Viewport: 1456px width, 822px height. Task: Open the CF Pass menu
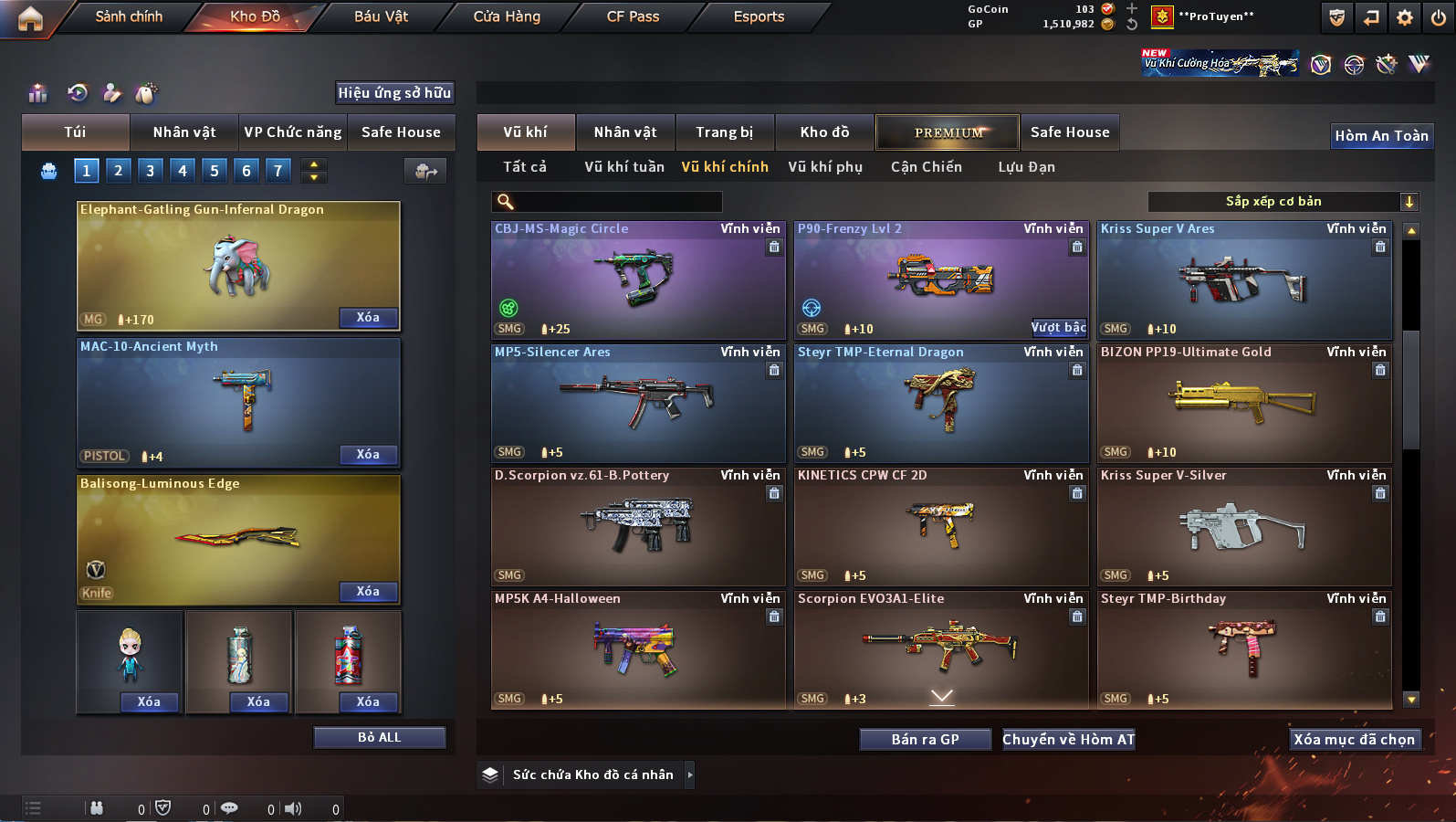click(x=633, y=16)
